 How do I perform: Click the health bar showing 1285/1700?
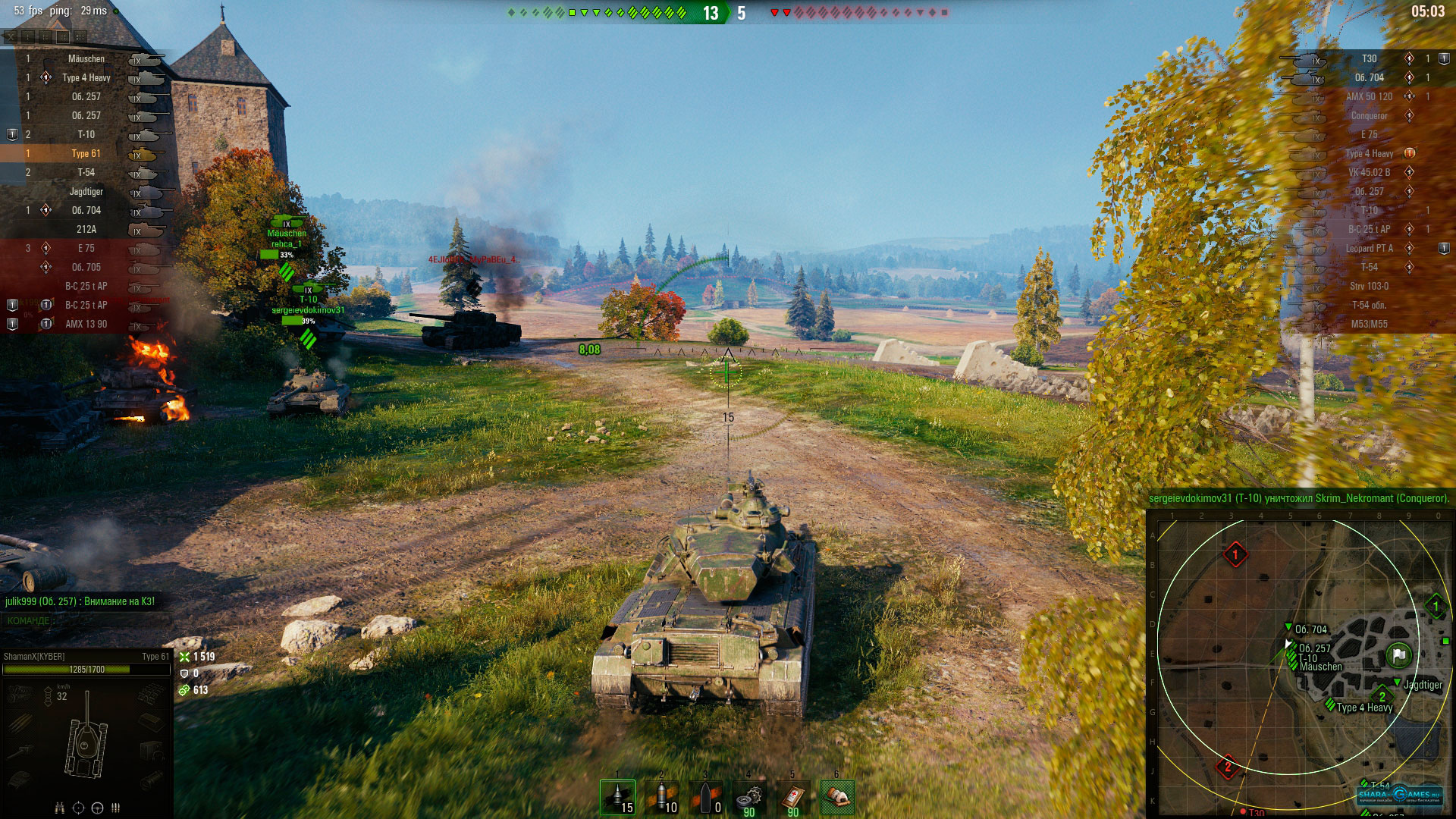coord(87,671)
